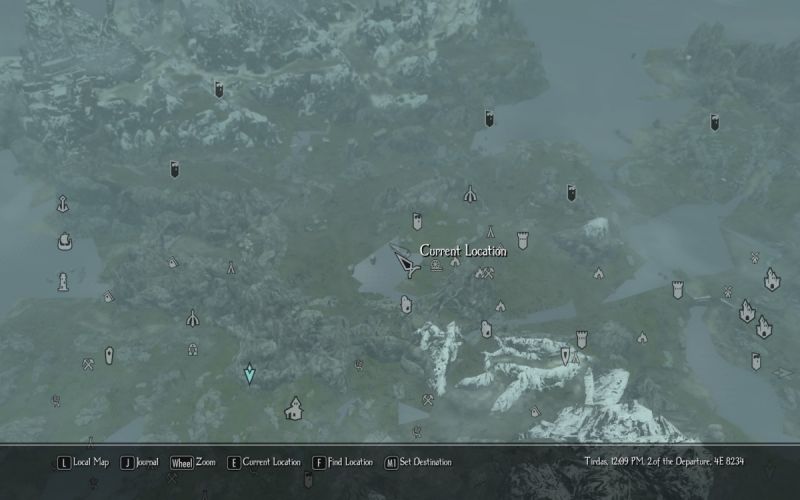Select the cyan quest target marker

click(x=250, y=373)
